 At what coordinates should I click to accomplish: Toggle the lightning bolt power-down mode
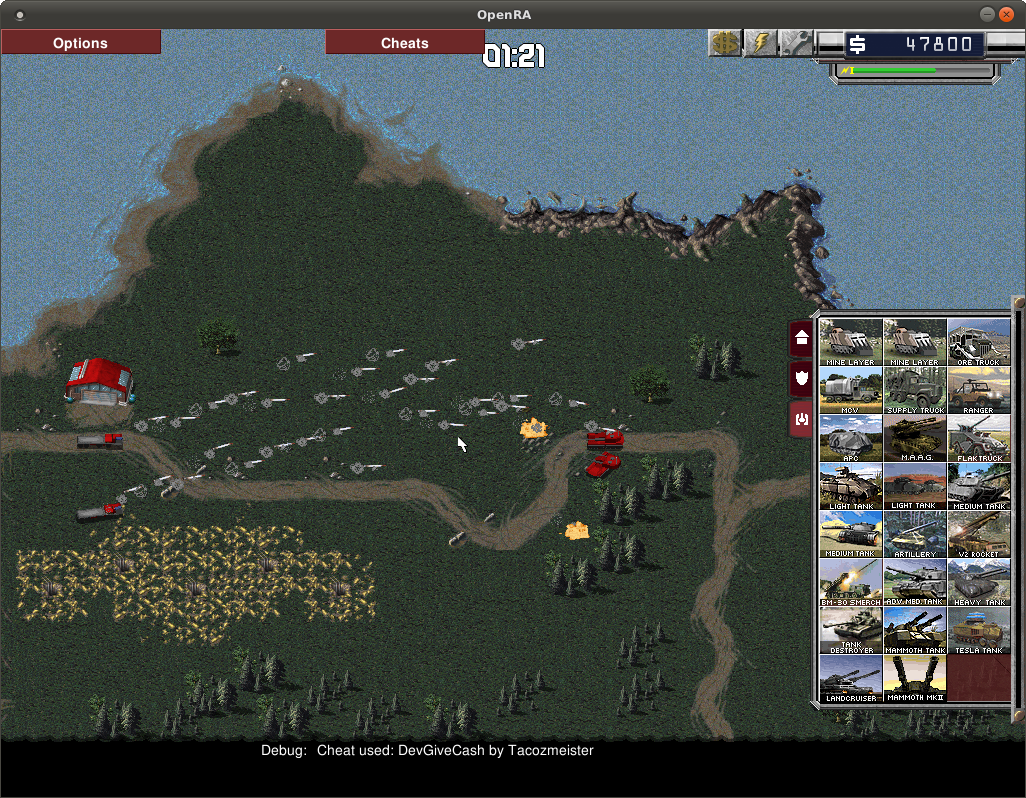pos(761,43)
